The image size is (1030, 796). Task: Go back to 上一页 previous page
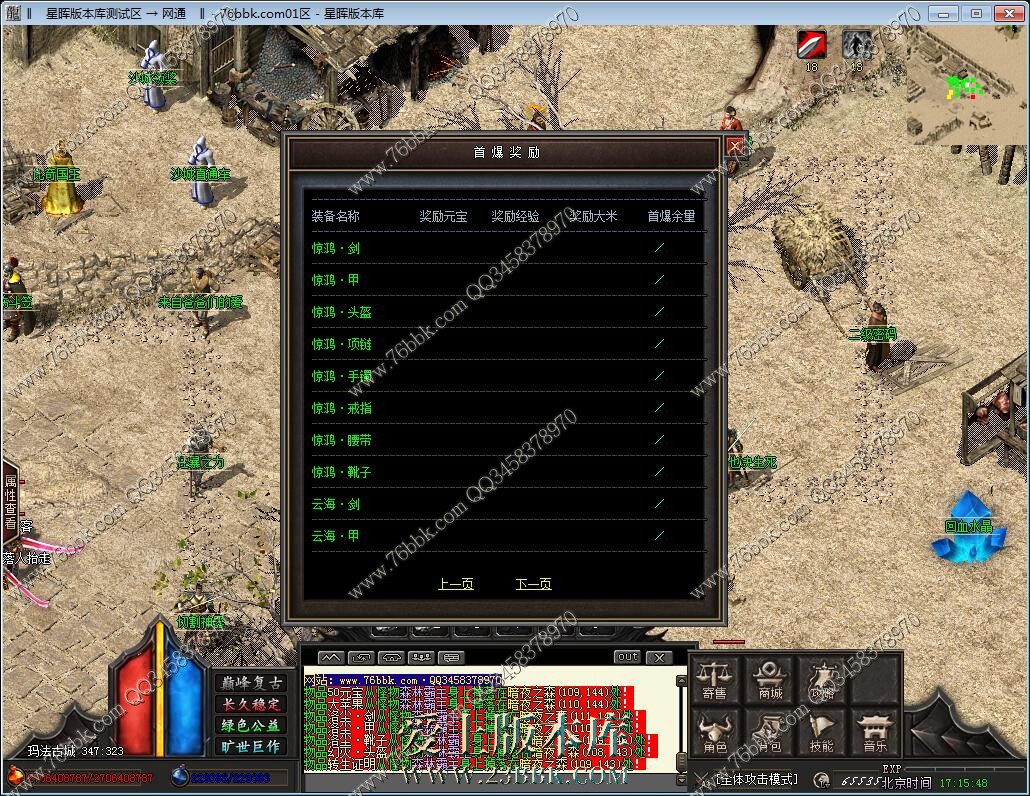[x=455, y=584]
